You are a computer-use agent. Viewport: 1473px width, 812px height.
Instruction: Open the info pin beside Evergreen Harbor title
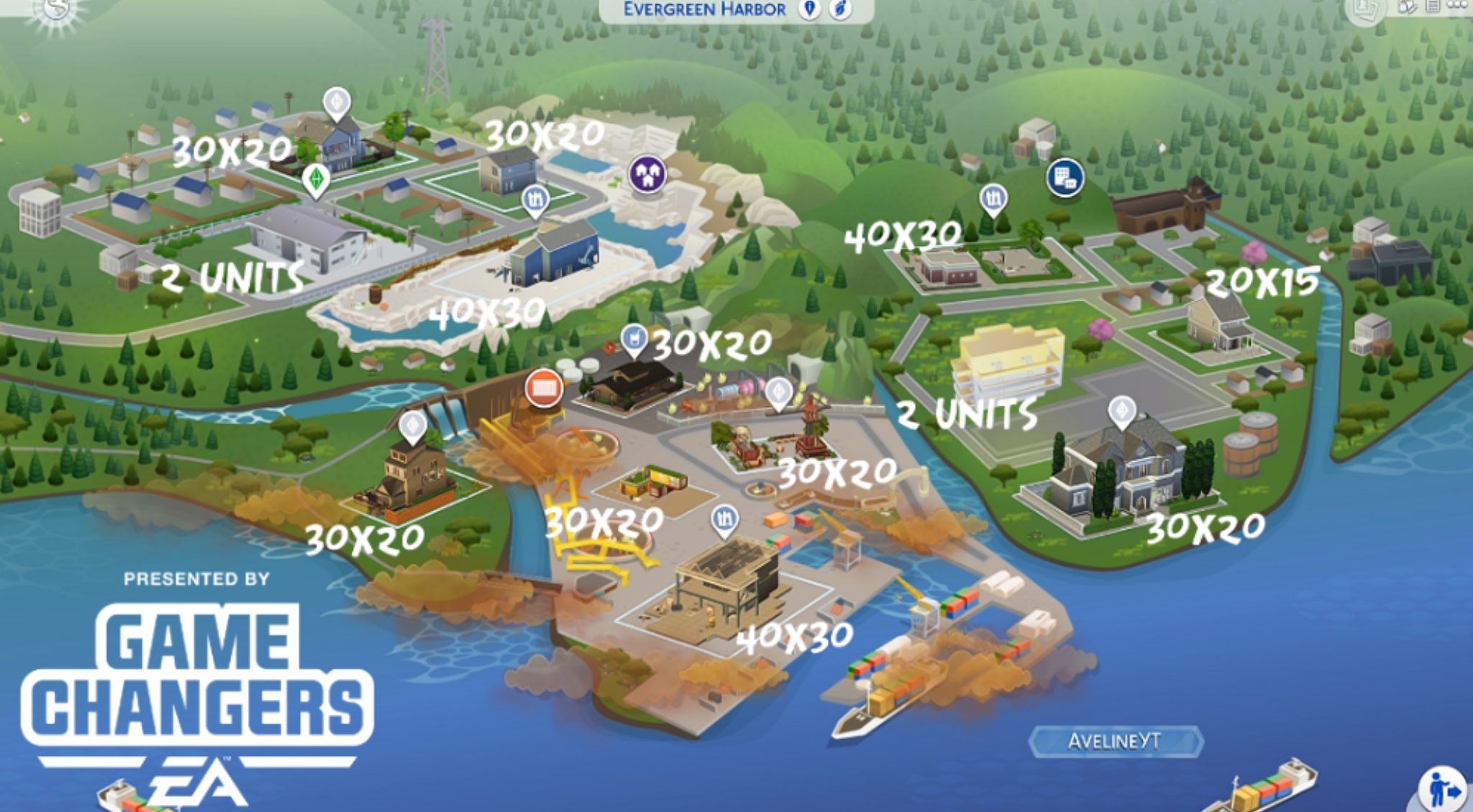806,9
